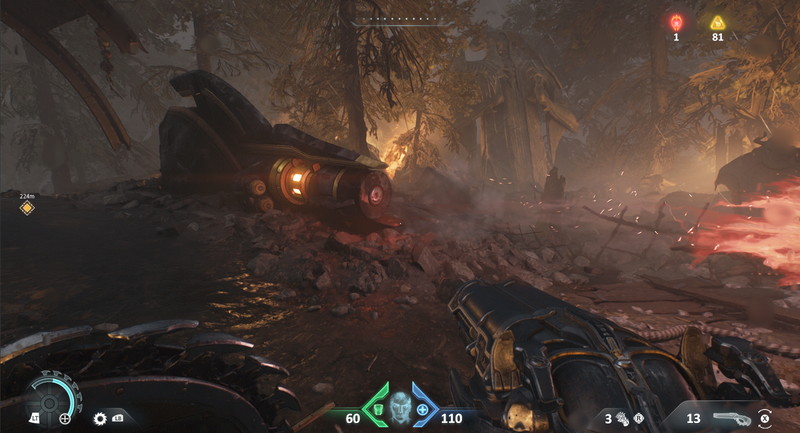800x433 pixels.
Task: Select the green armor icon
Action: 375,409
